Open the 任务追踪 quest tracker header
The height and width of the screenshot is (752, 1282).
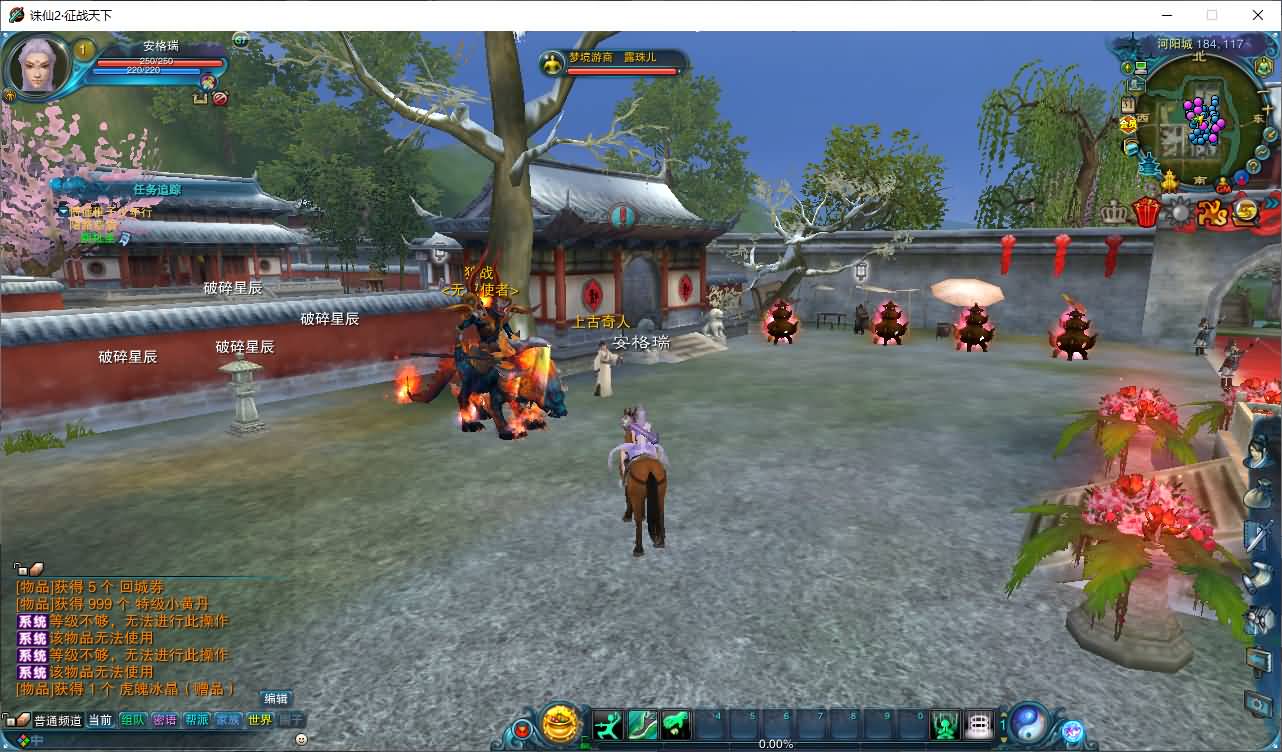tap(157, 188)
